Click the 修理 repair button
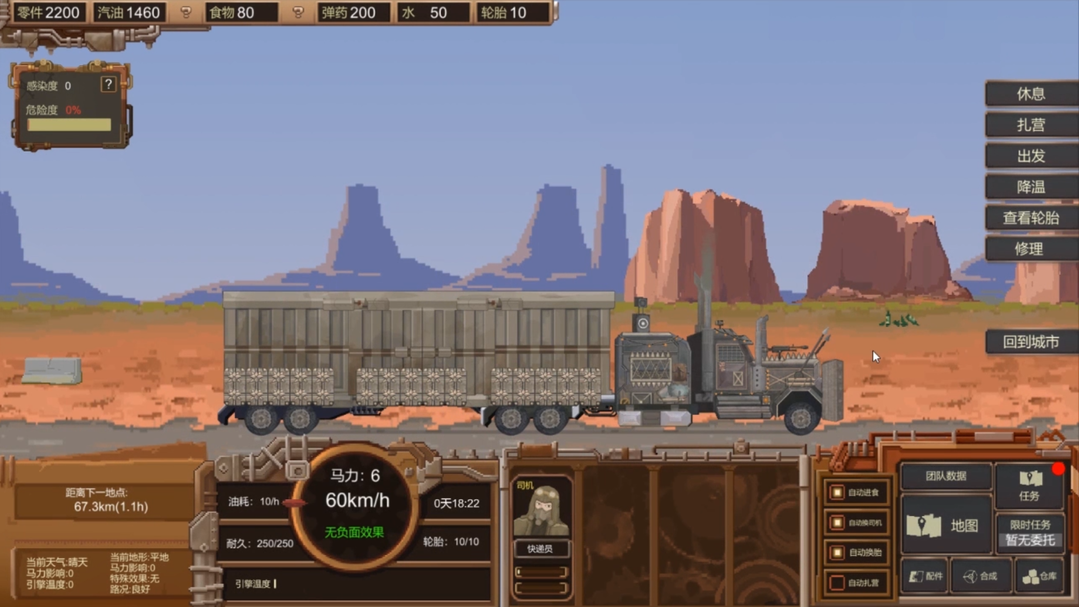 [x=1030, y=249]
